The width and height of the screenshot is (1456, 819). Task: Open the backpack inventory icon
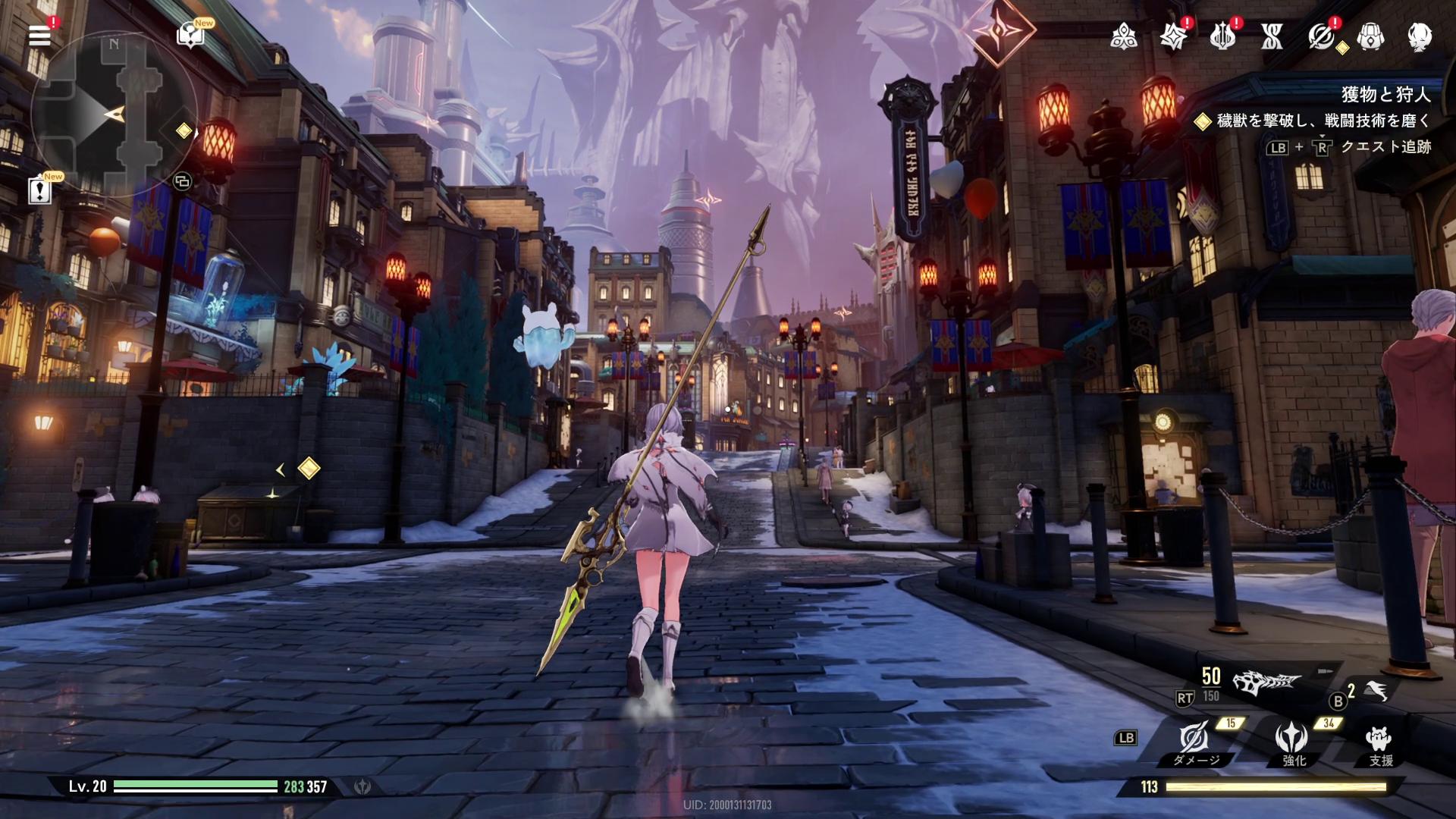click(1370, 36)
